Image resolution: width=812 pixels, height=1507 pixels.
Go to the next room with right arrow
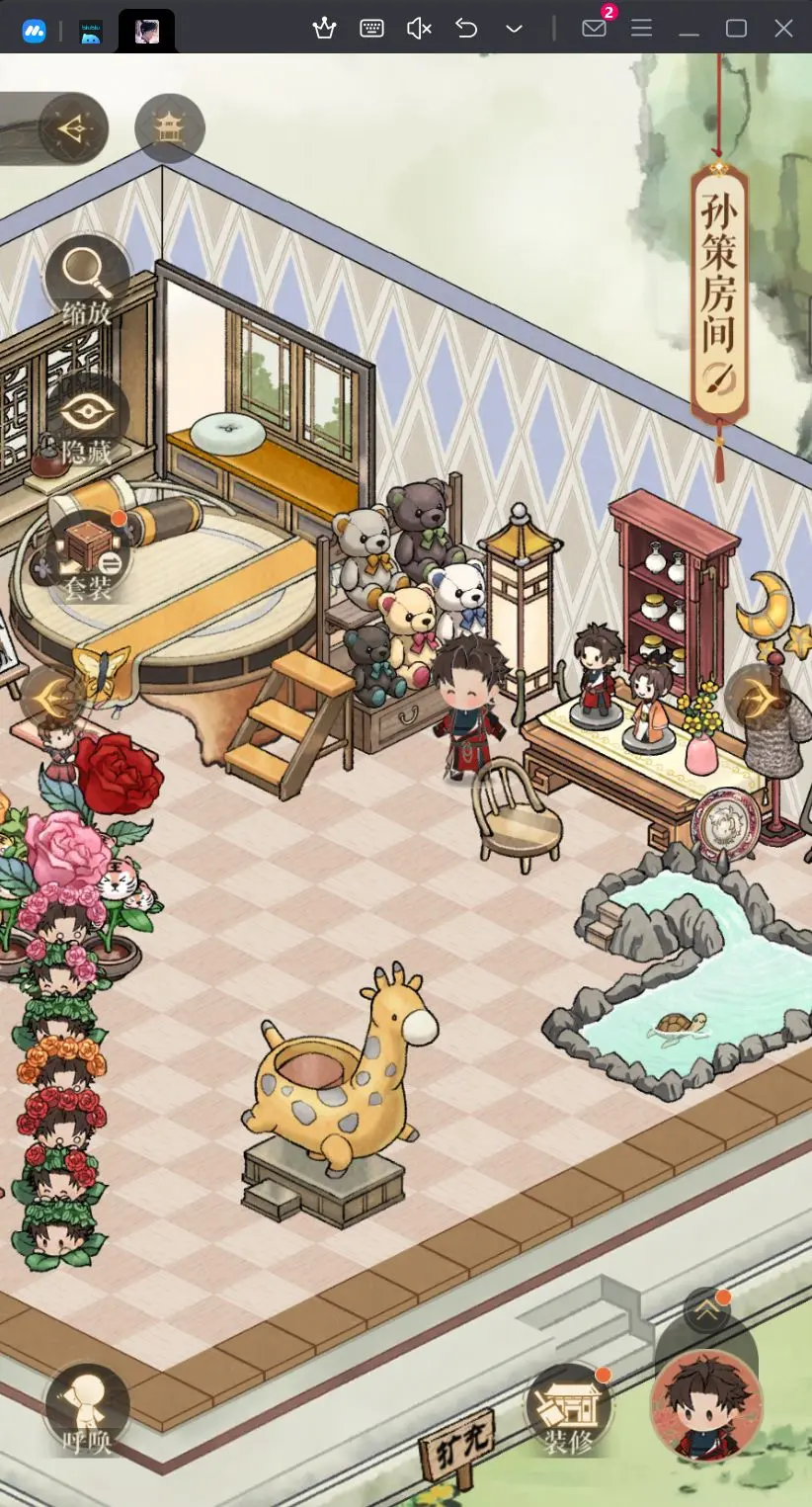[x=760, y=698]
